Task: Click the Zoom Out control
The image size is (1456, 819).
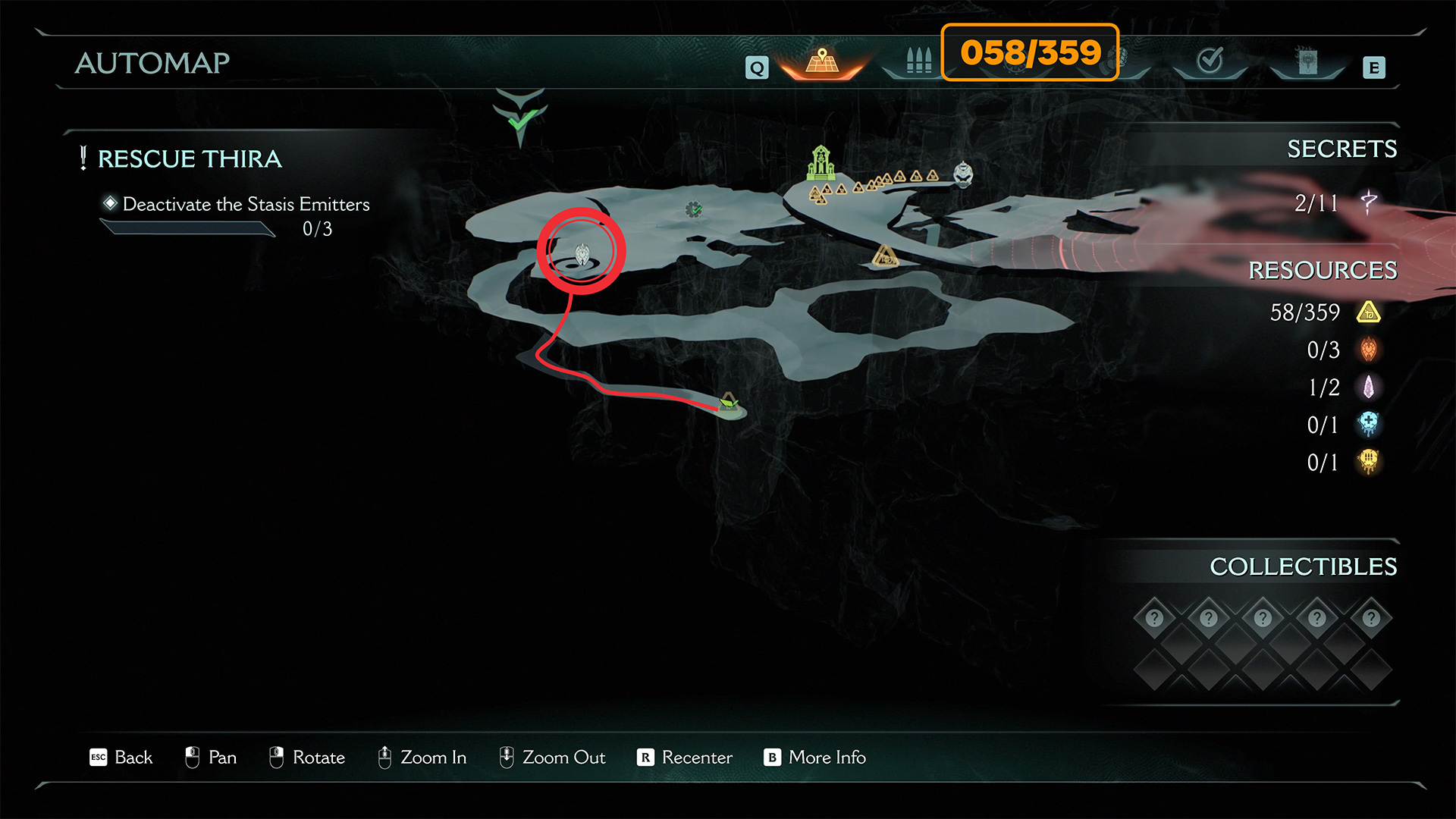Action: tap(563, 758)
